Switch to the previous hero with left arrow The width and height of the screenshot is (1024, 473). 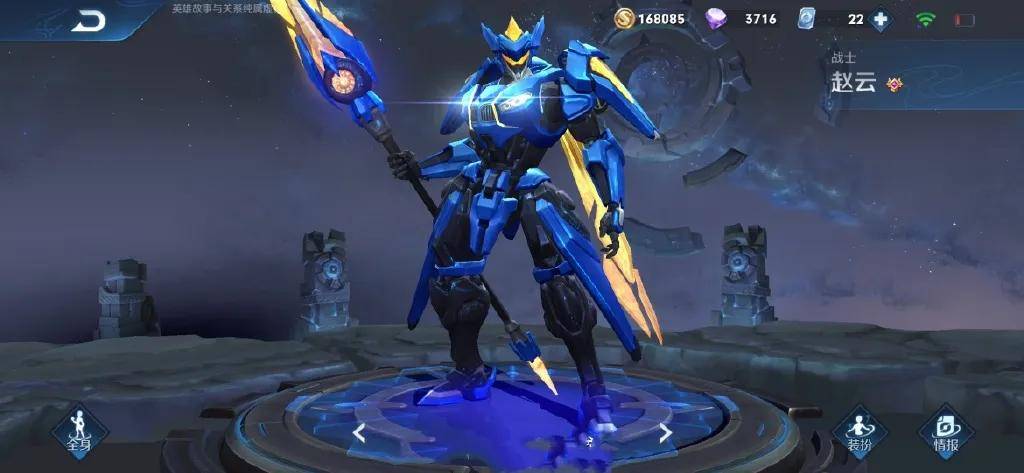358,432
